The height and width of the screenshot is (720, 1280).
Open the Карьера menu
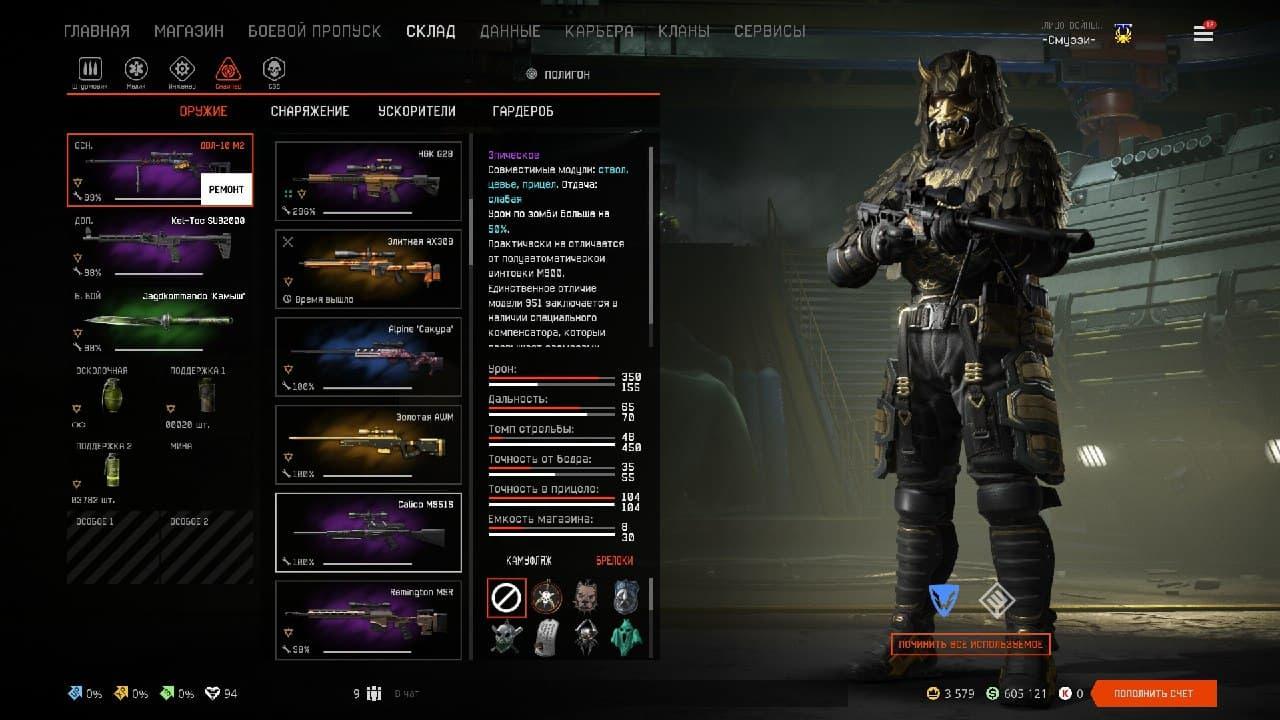599,31
